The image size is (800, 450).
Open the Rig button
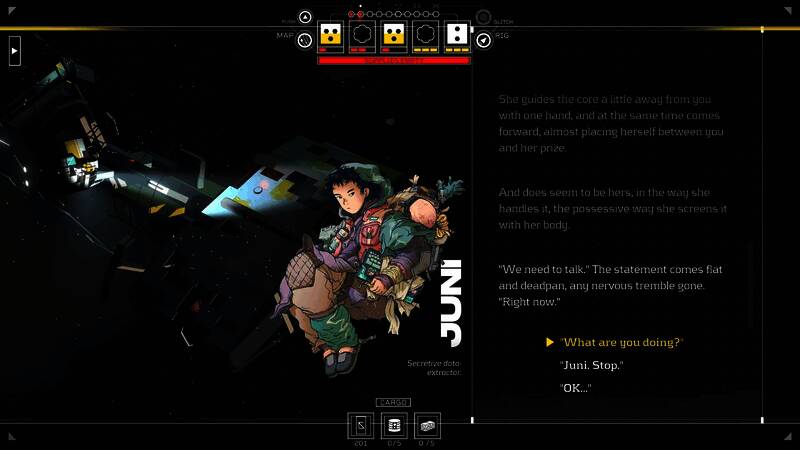click(x=483, y=40)
